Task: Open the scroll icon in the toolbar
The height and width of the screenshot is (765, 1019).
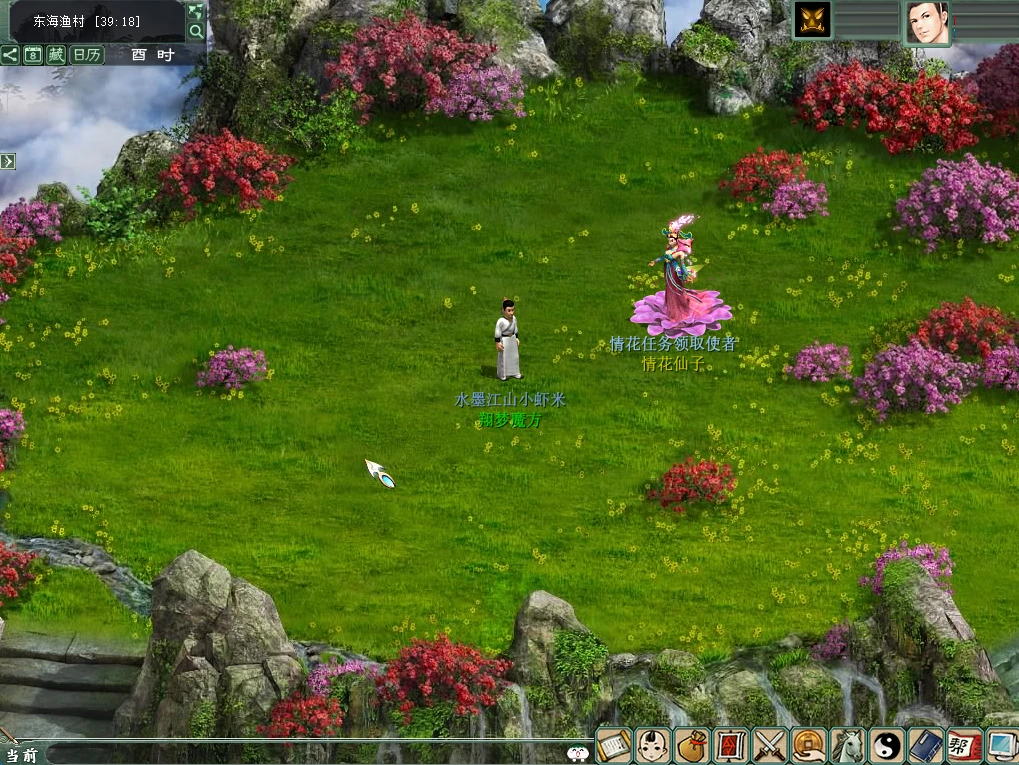Action: [614, 745]
